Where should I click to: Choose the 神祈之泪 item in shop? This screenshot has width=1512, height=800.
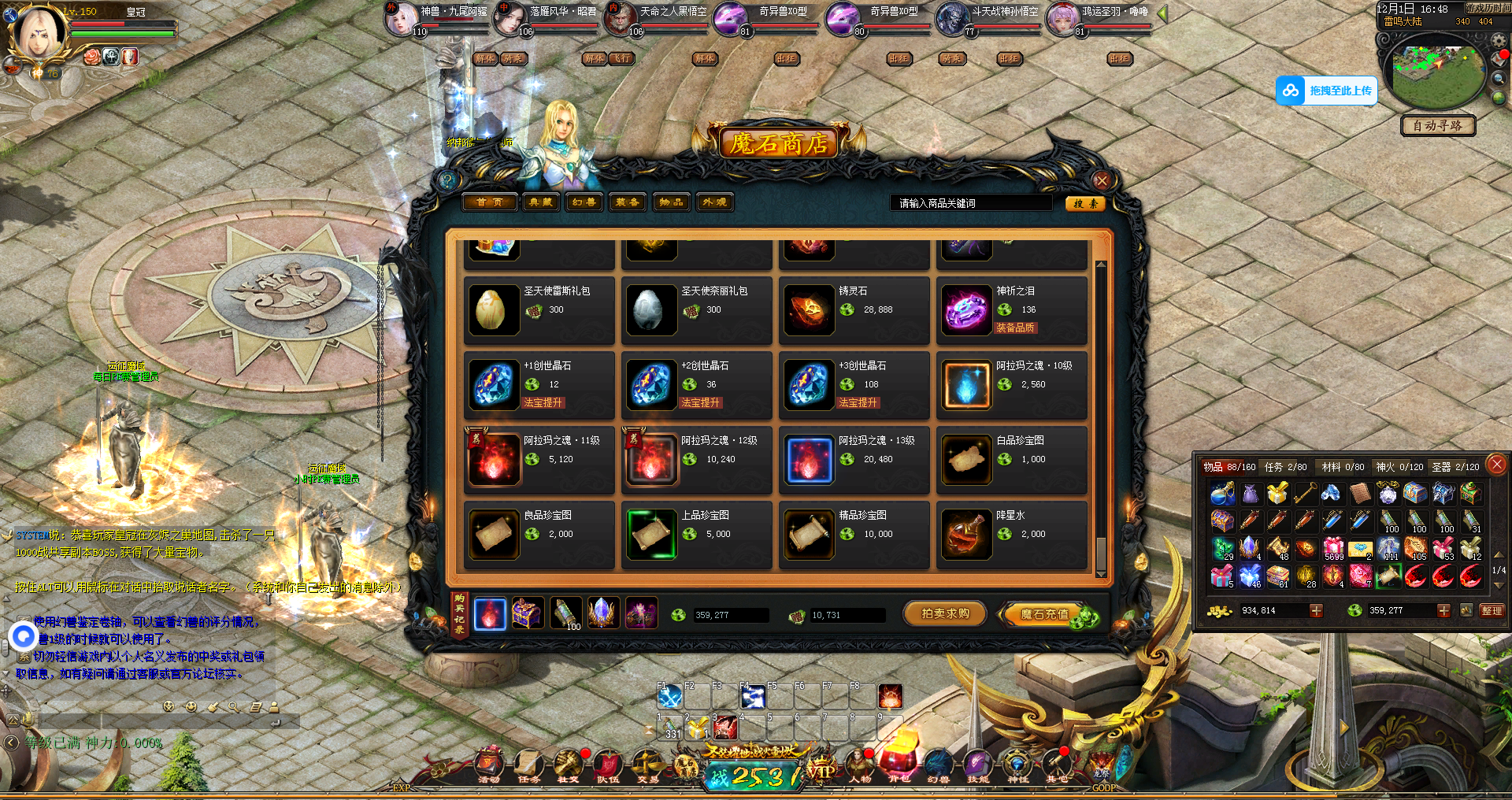(x=1012, y=310)
